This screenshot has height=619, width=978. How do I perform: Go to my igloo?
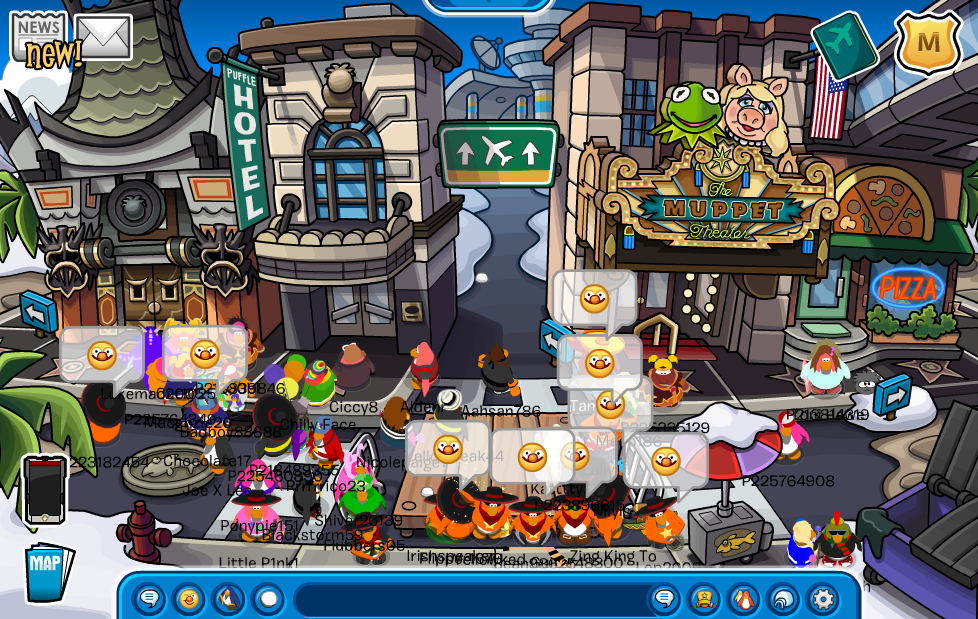pyautogui.click(x=783, y=599)
